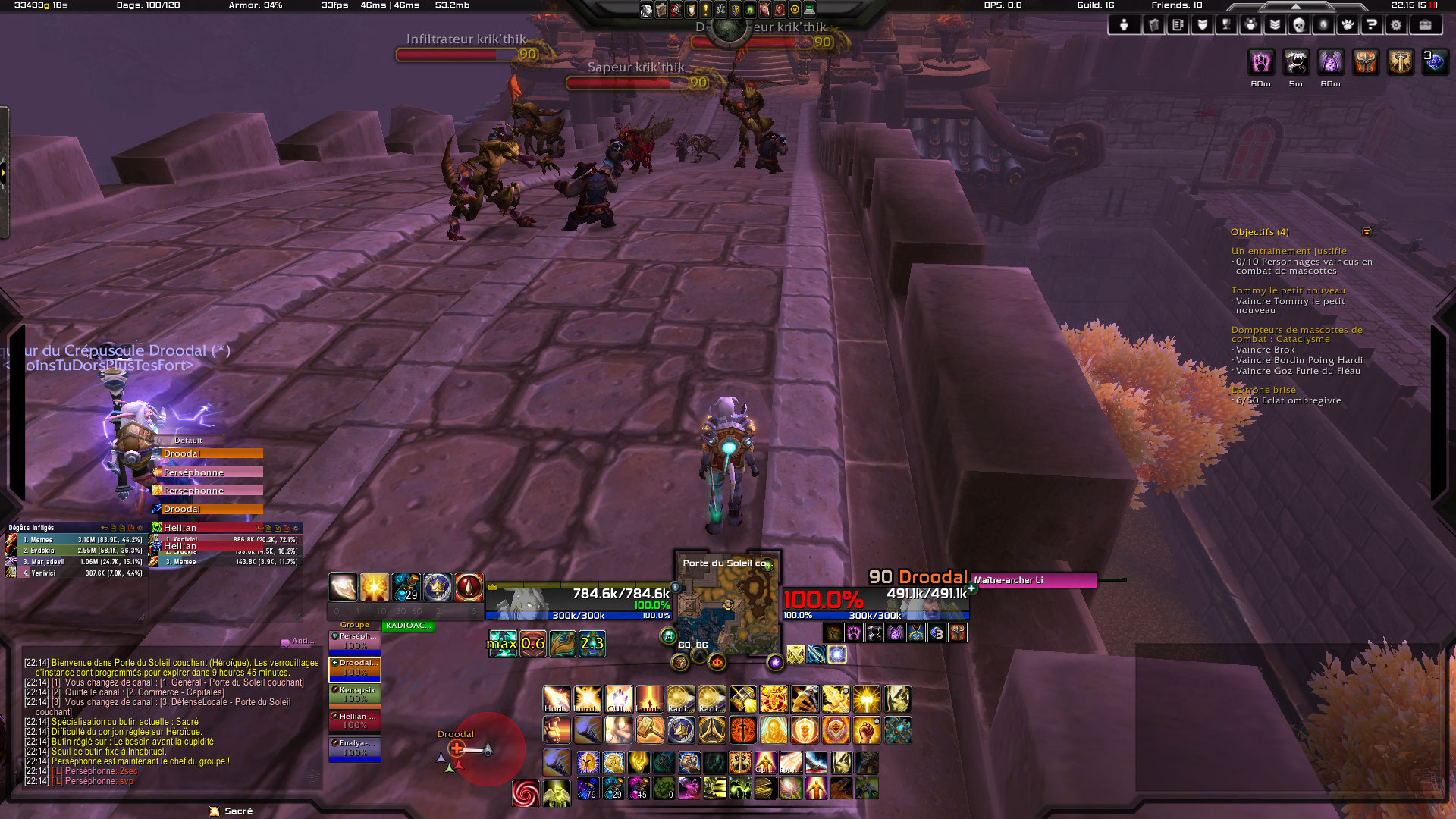
Task: Click the Sacré specialization label
Action: point(238,811)
